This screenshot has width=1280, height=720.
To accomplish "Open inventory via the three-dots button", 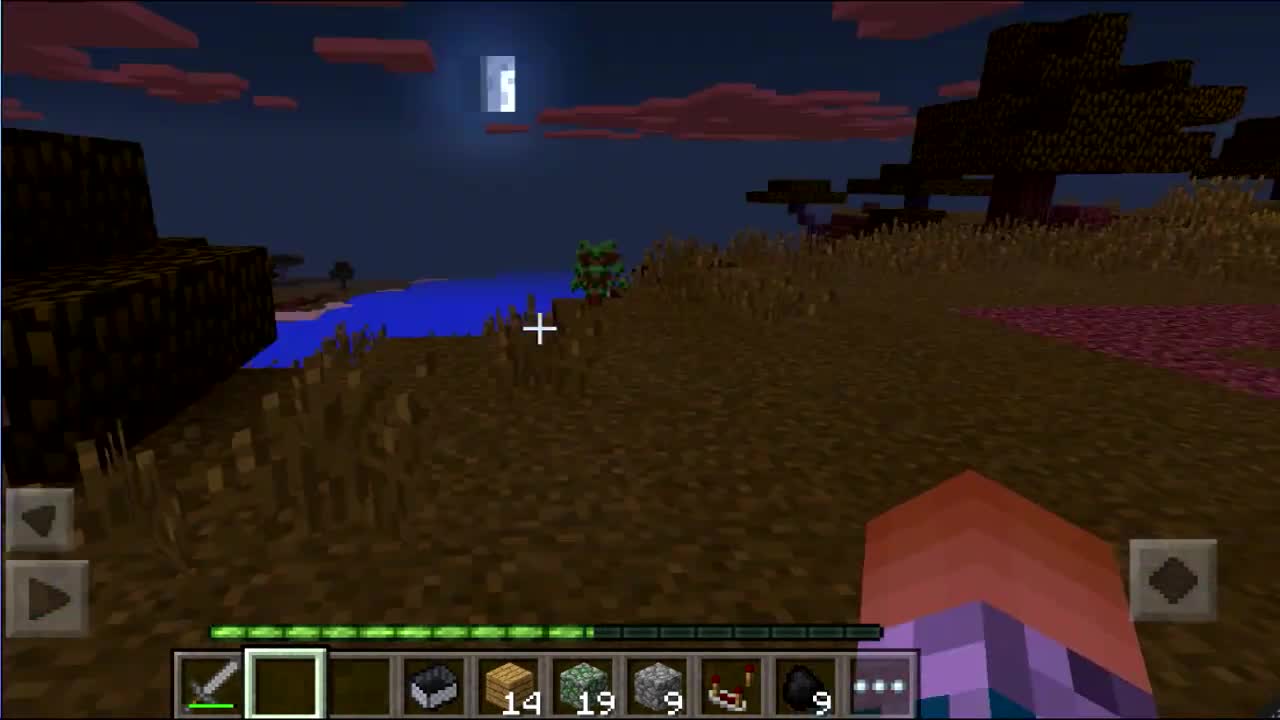I will (878, 683).
